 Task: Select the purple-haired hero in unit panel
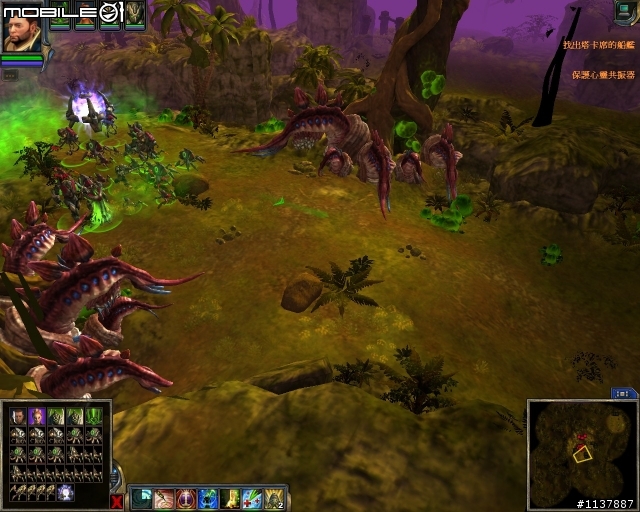tap(37, 416)
